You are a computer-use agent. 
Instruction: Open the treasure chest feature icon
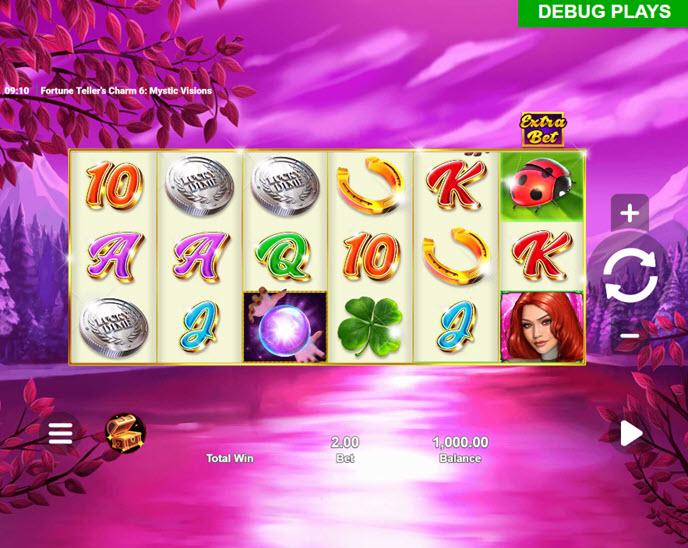pyautogui.click(x=126, y=433)
